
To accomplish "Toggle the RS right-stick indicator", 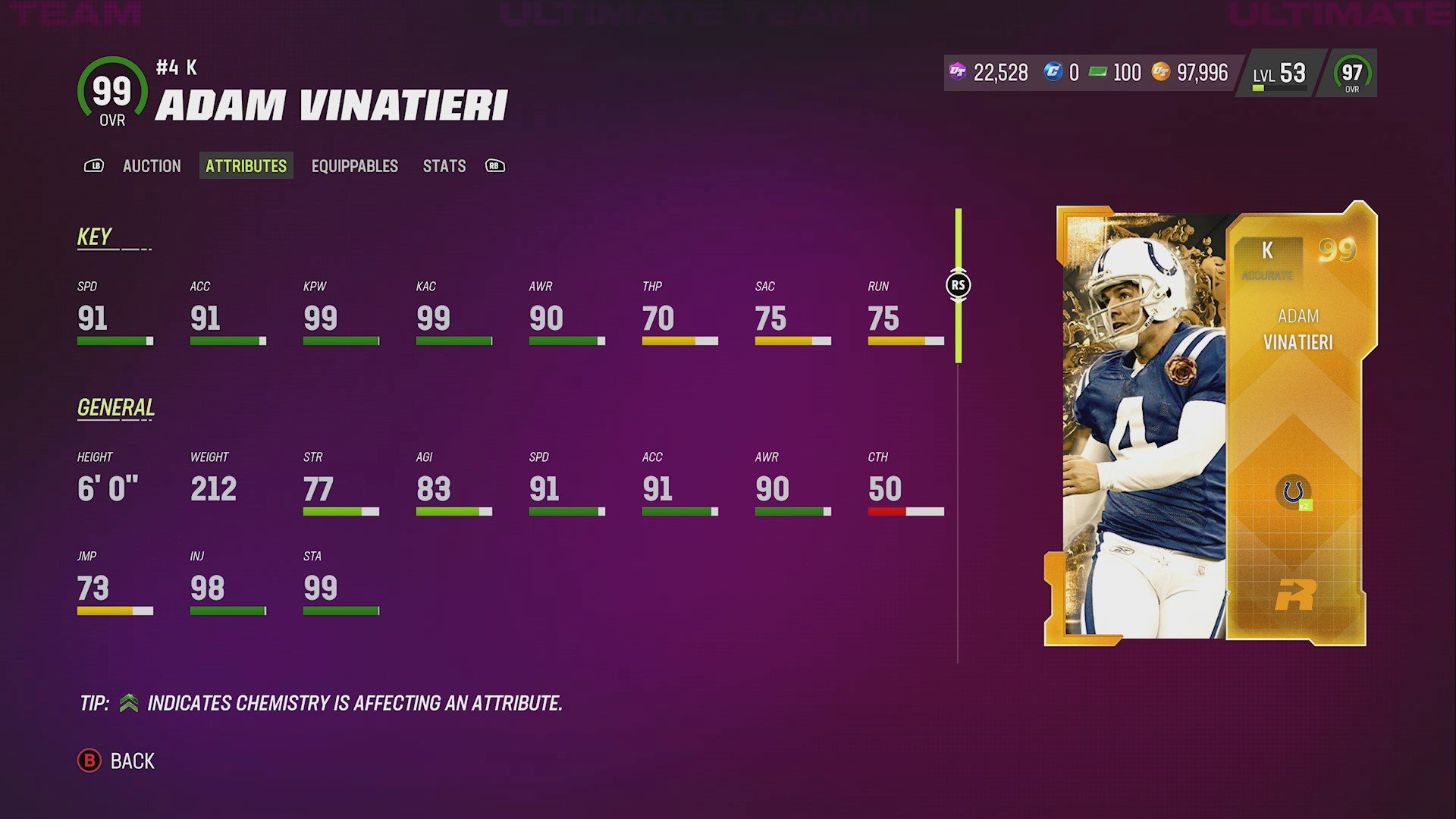I will [959, 284].
